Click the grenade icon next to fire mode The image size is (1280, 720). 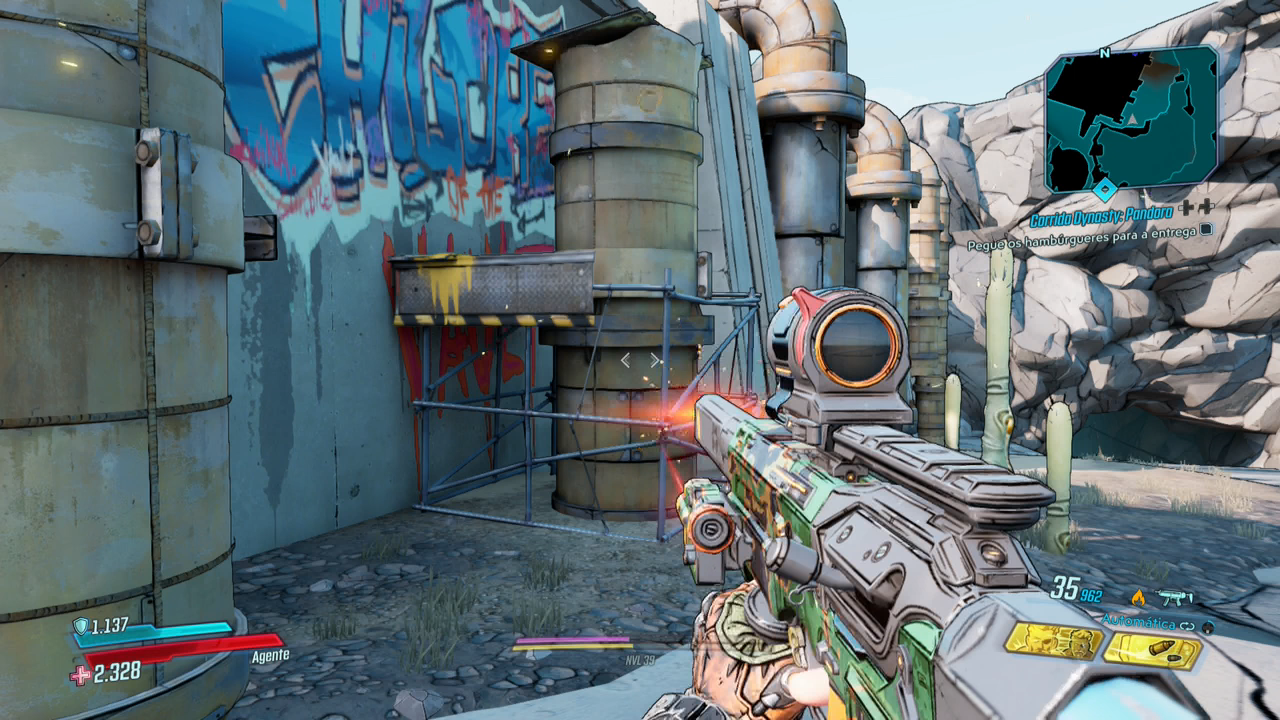[1208, 626]
